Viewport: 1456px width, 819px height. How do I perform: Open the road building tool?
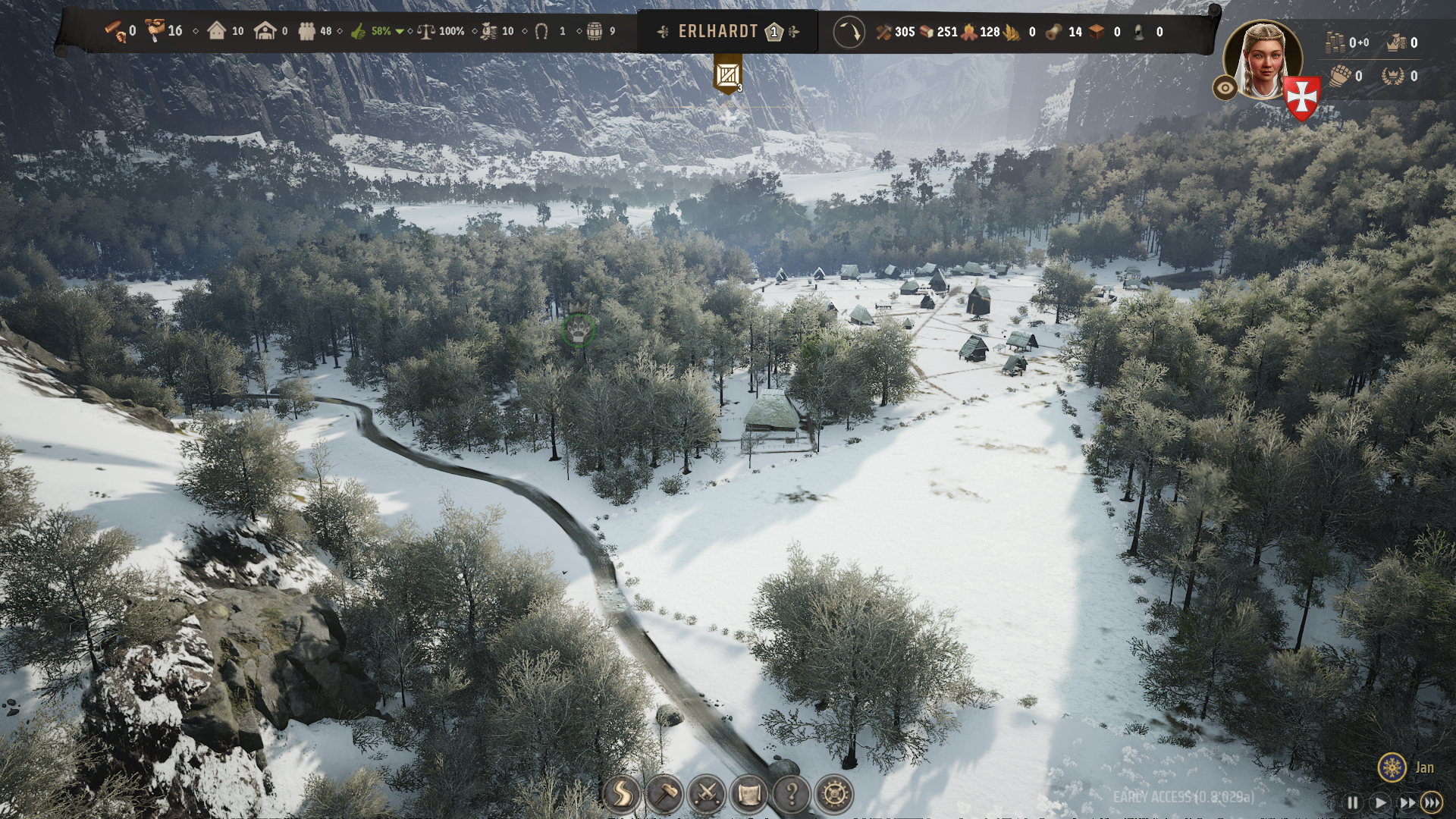622,795
